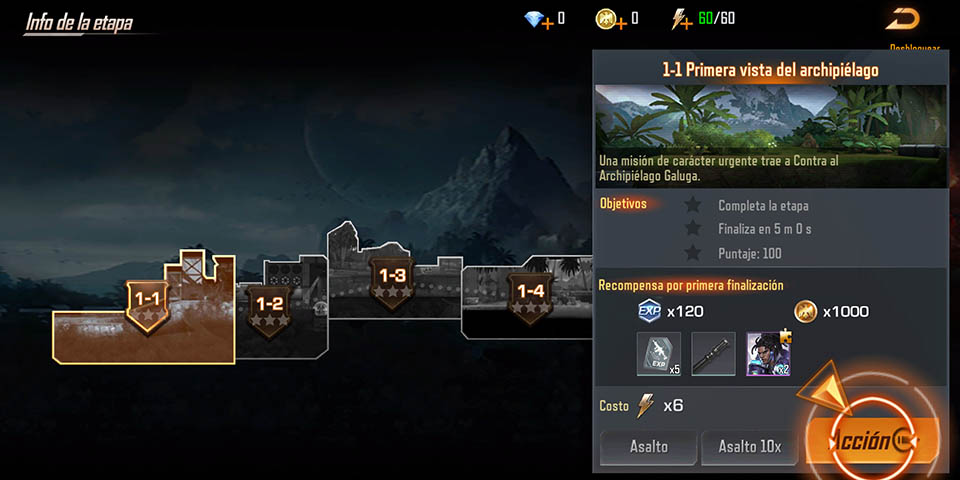View the EXP card reward item
The image size is (960, 480).
pos(658,354)
